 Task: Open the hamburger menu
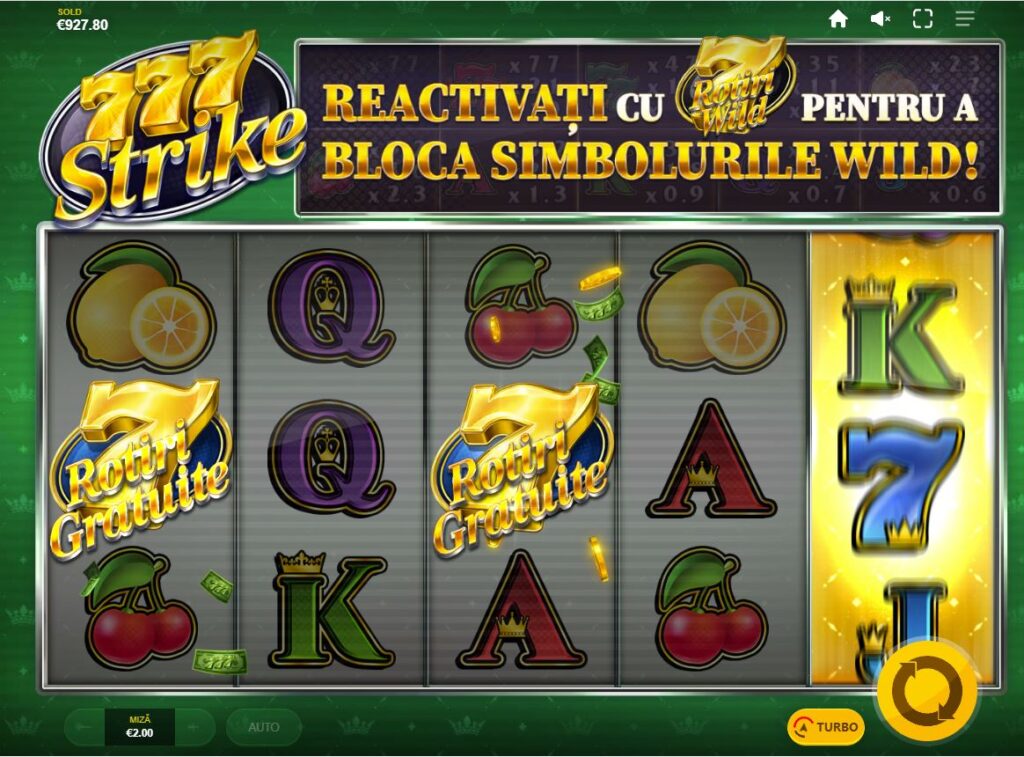click(965, 19)
